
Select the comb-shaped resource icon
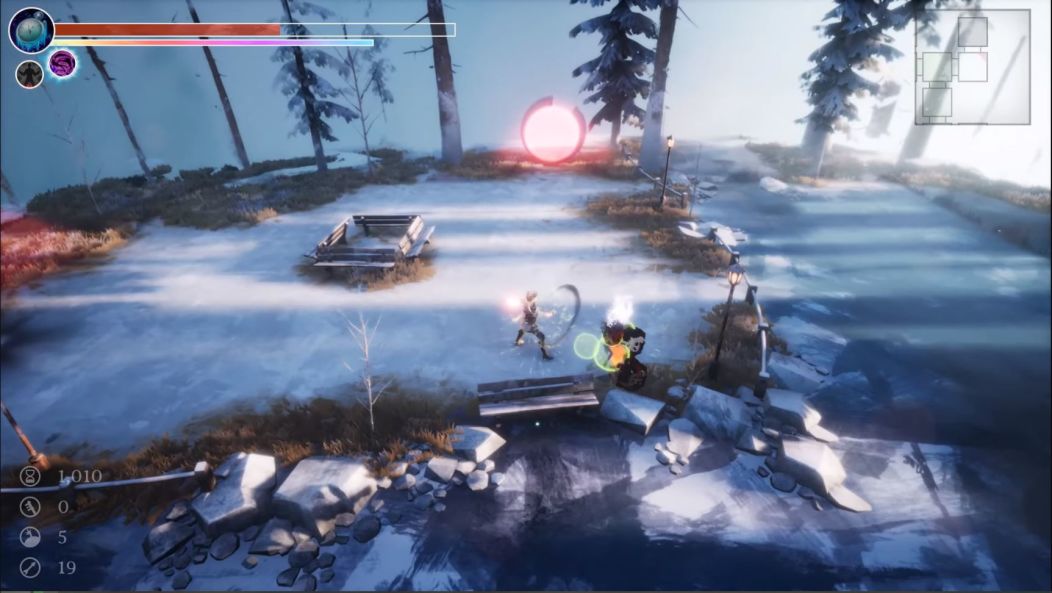pyautogui.click(x=30, y=507)
